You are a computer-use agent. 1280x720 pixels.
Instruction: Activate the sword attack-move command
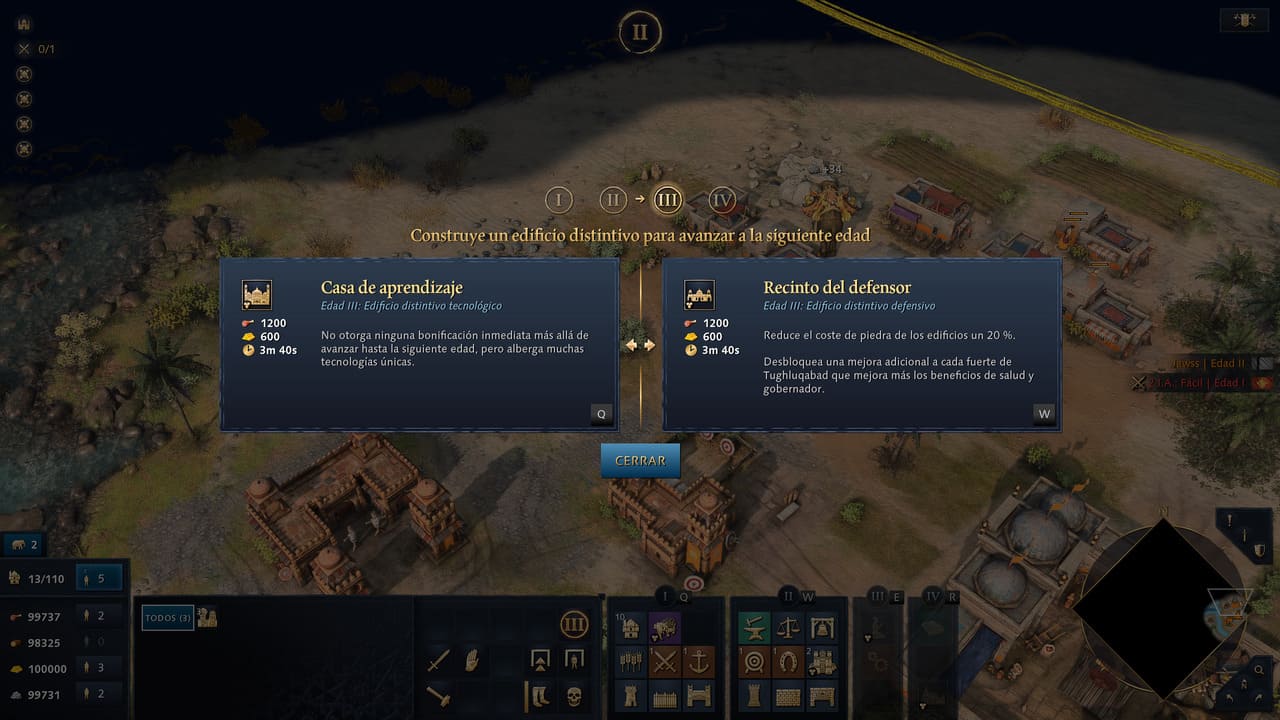(x=439, y=661)
